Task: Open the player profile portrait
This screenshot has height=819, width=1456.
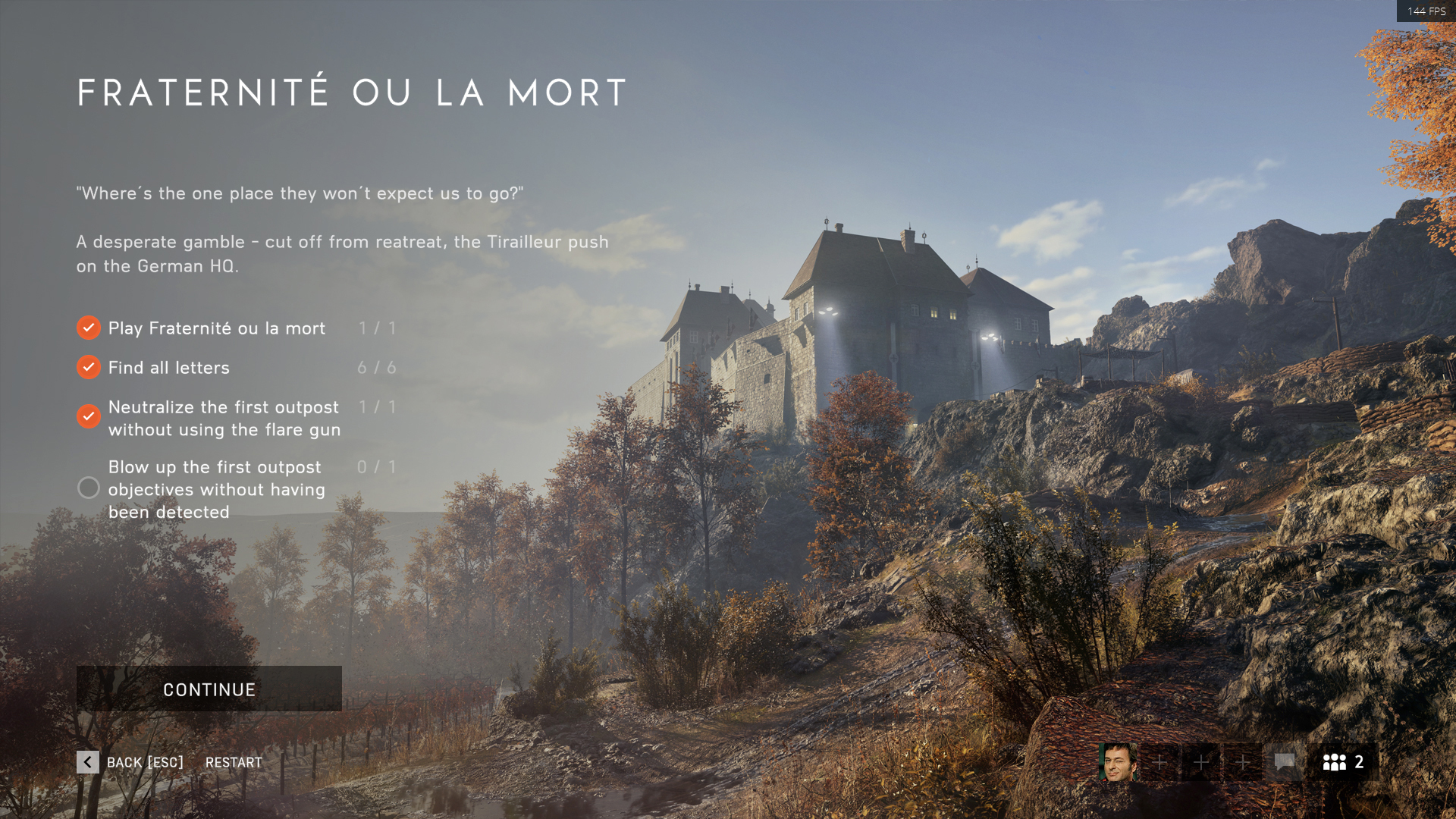Action: (1118, 761)
